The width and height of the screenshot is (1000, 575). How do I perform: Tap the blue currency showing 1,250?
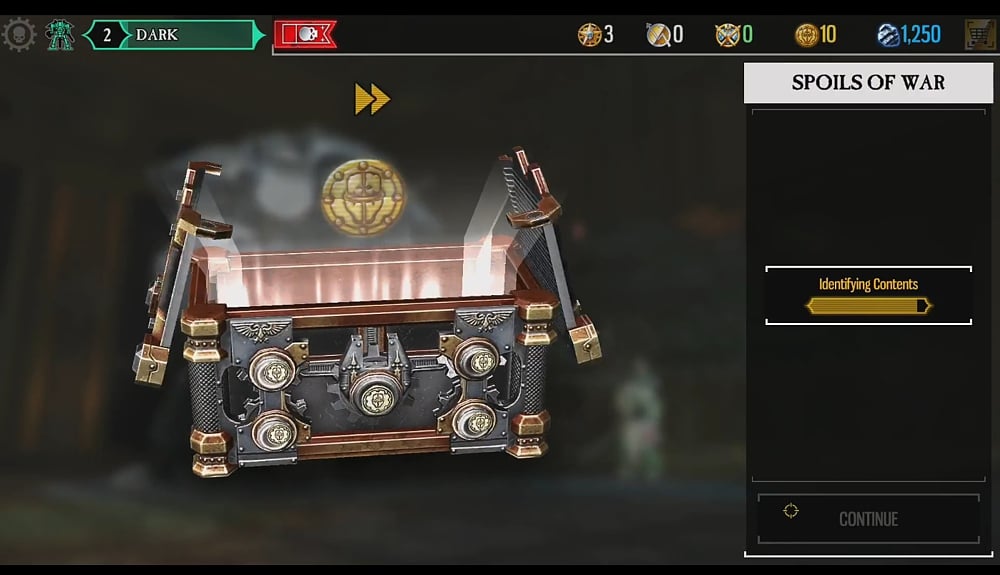908,35
